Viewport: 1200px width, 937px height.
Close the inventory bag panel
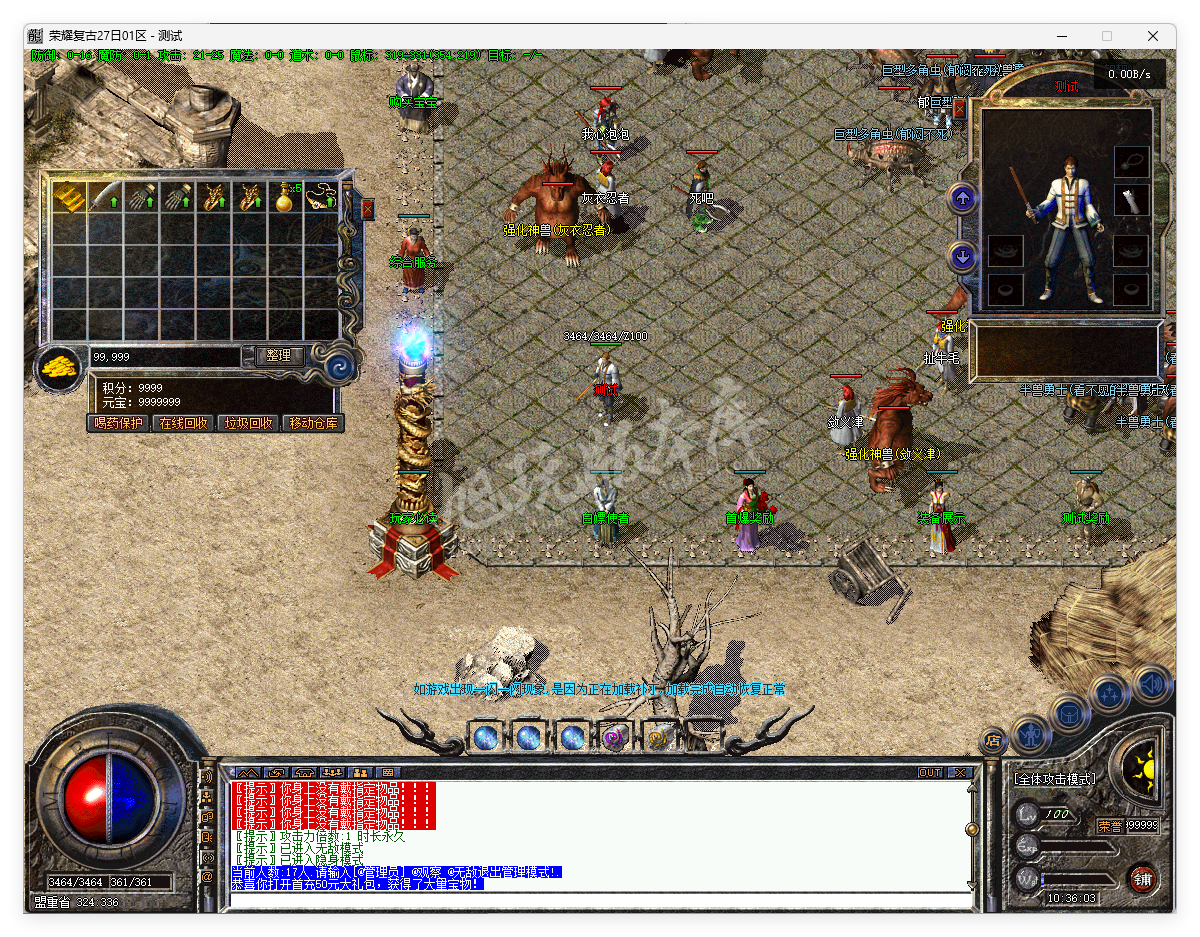pos(367,209)
